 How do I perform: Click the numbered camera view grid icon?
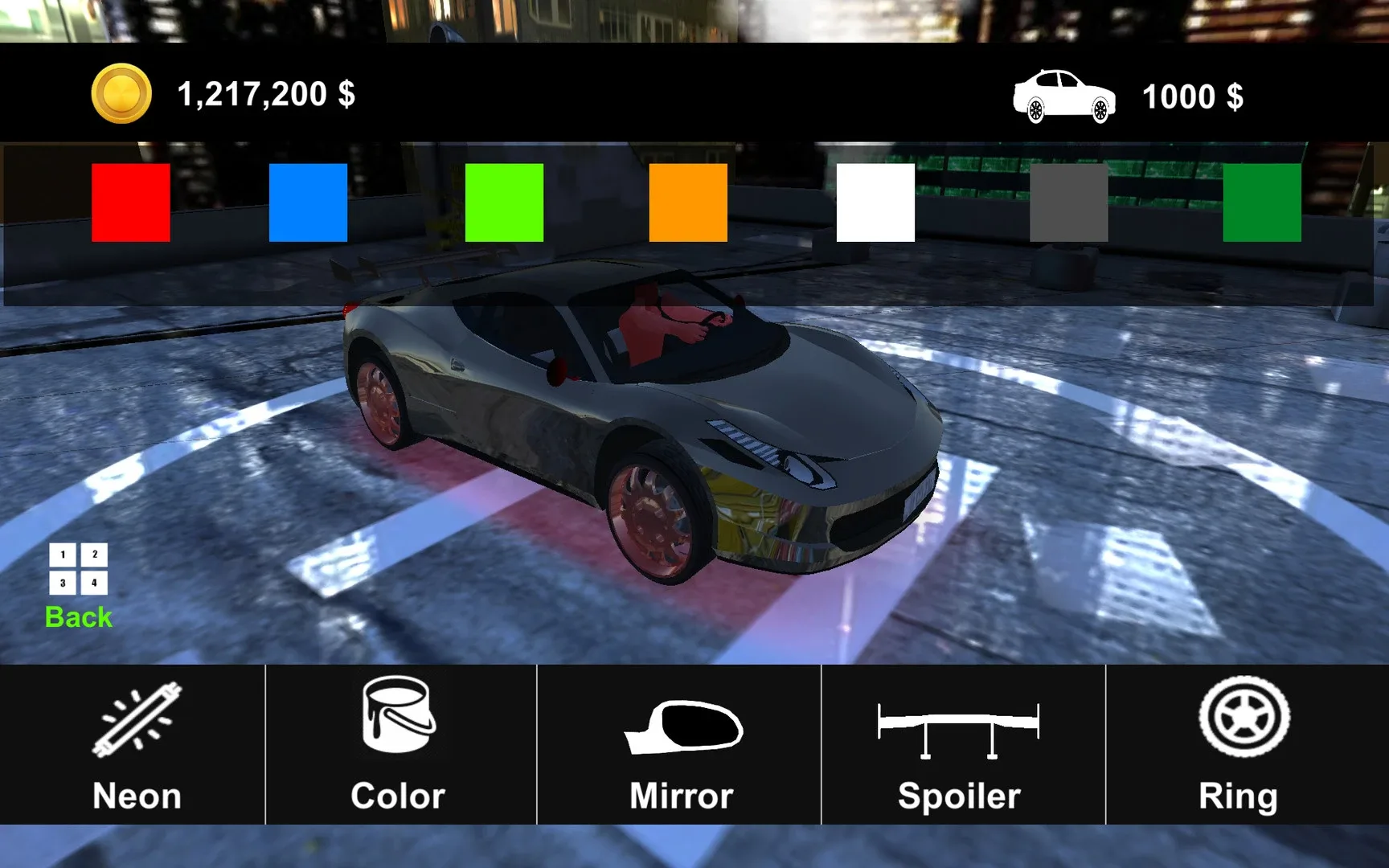click(77, 567)
